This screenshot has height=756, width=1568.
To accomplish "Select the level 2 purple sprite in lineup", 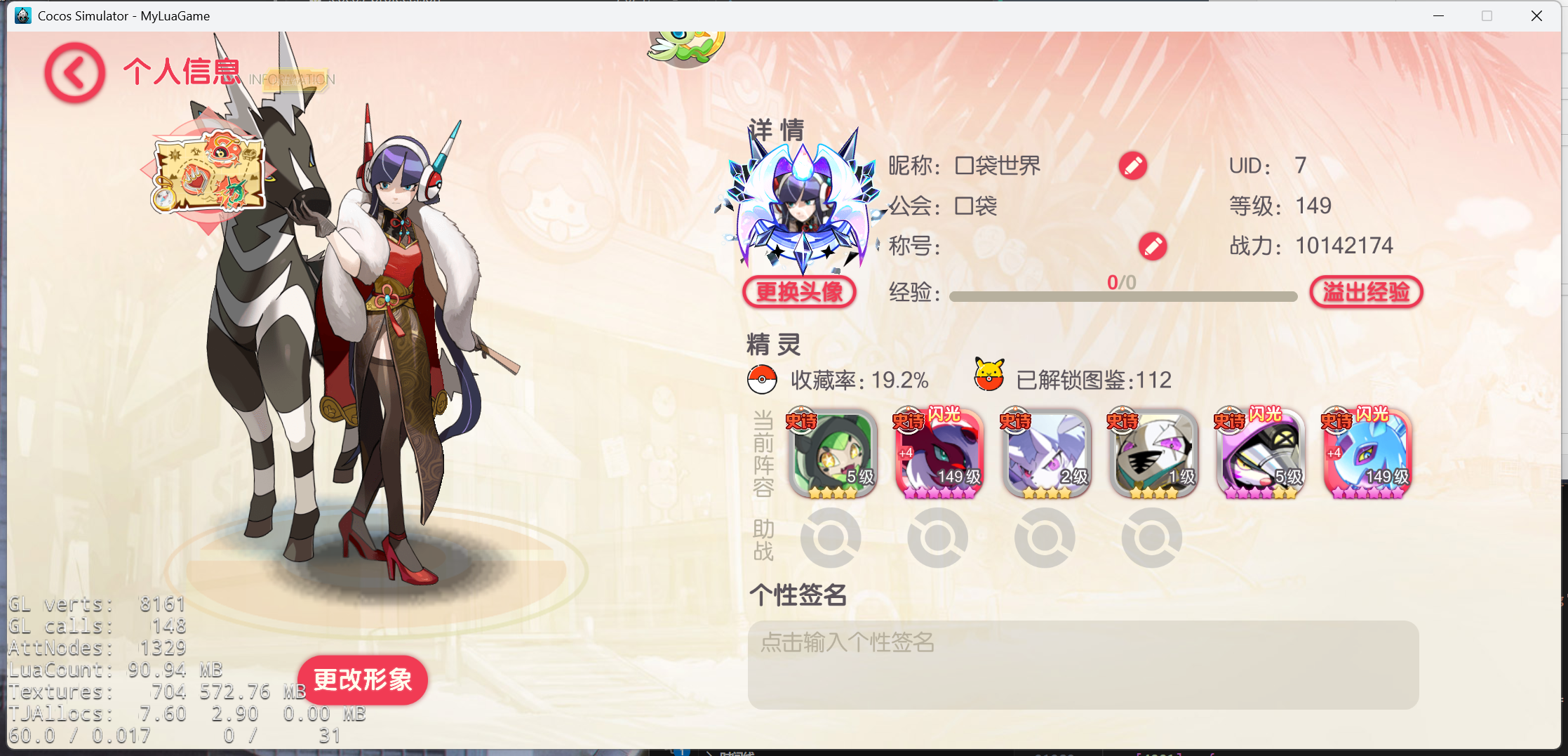I will coord(1045,453).
